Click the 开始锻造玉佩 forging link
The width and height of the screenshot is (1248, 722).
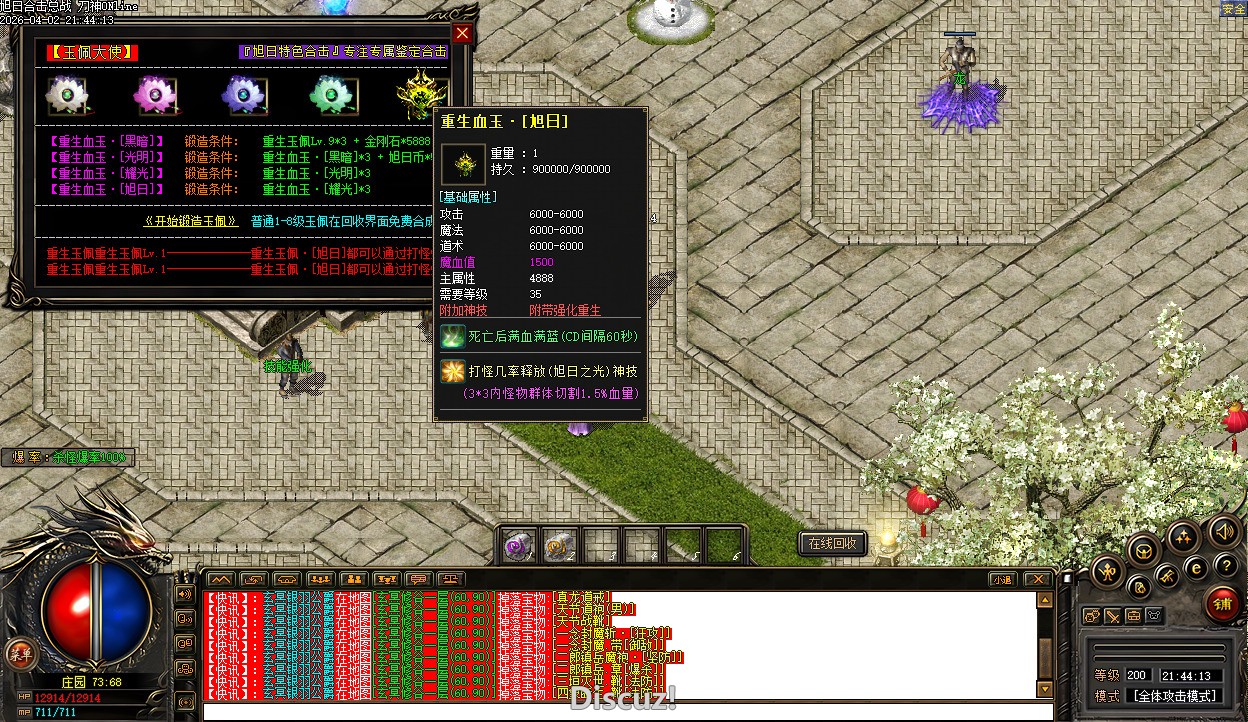[191, 221]
